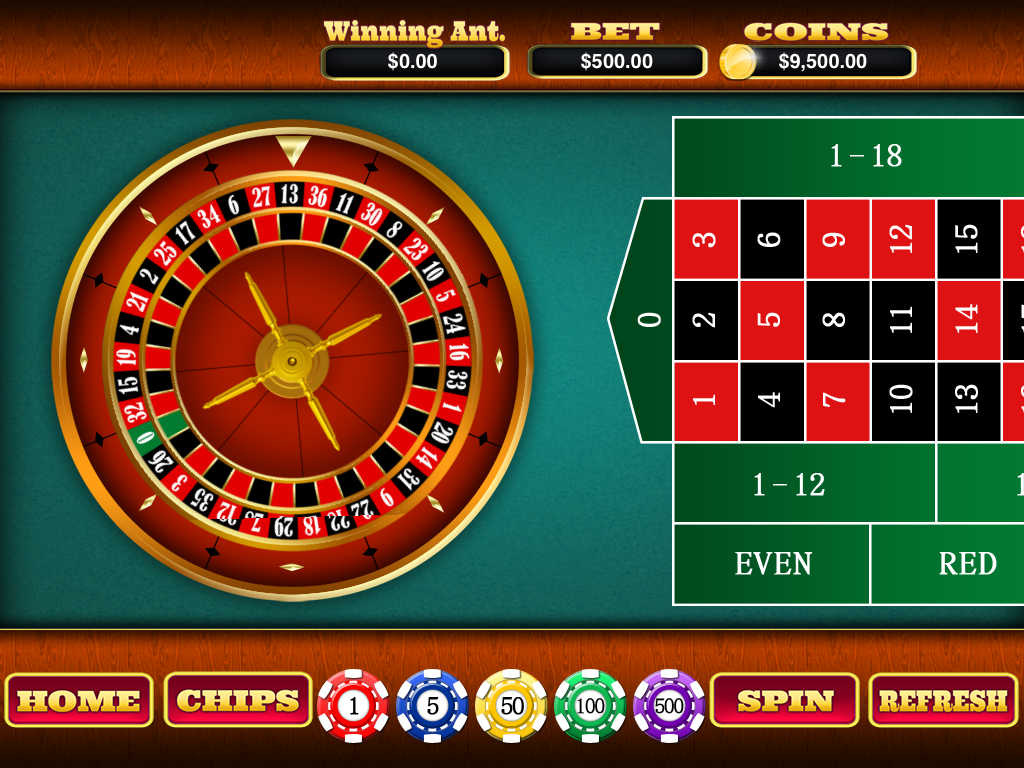Click the REFRESH button
Image resolution: width=1024 pixels, height=768 pixels.
tap(943, 700)
